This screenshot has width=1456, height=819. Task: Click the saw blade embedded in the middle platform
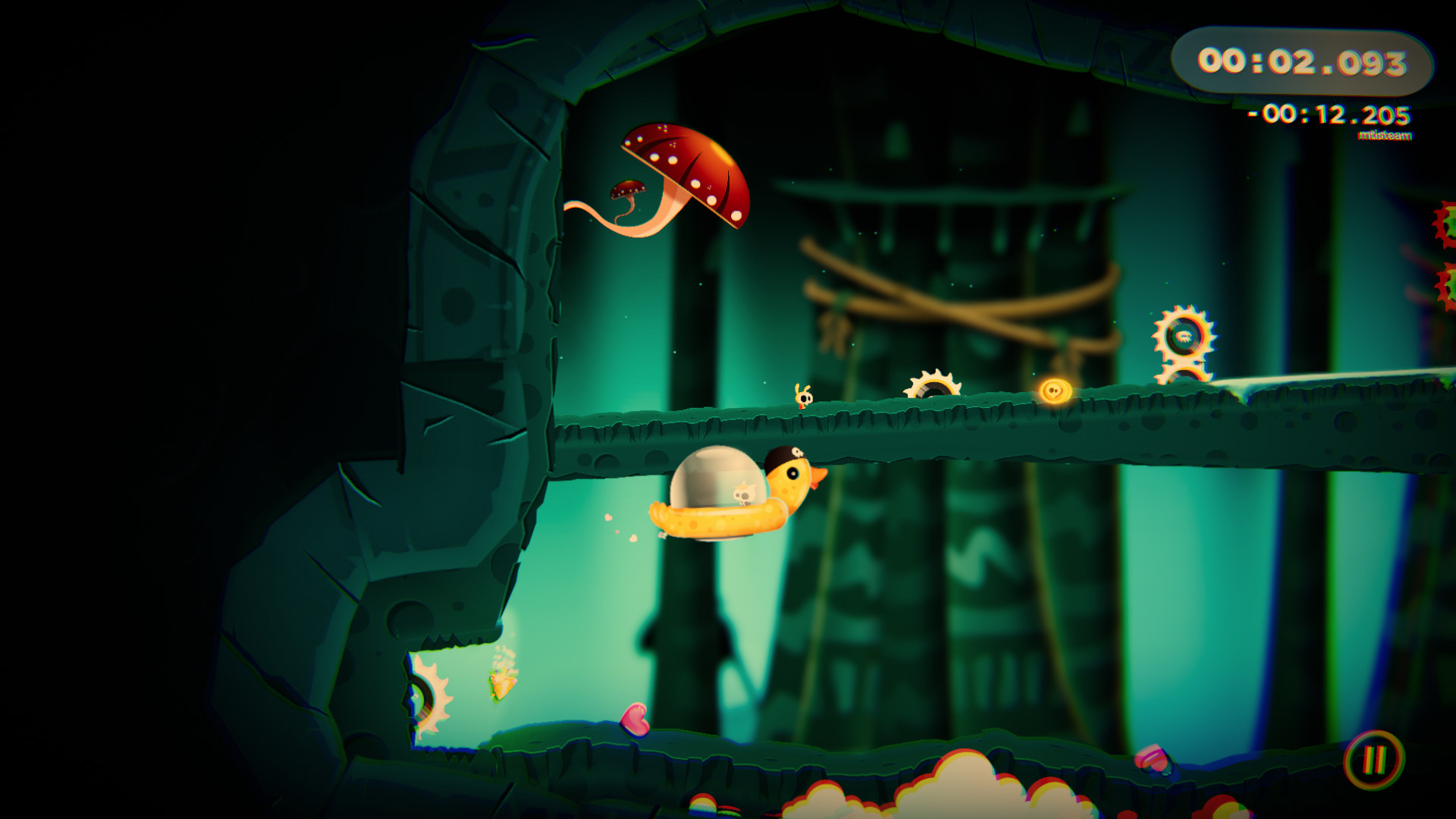934,383
